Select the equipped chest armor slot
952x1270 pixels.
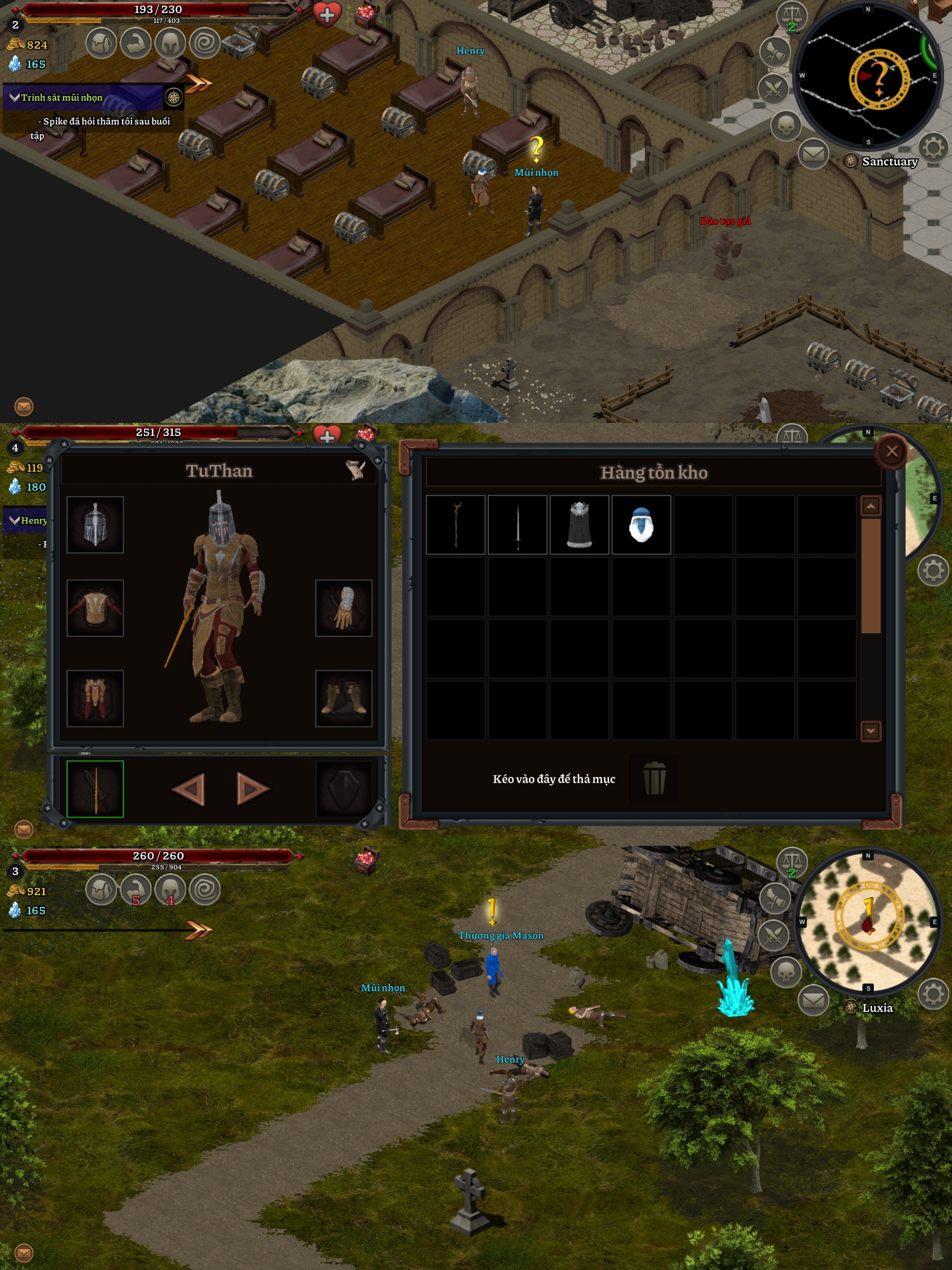(x=95, y=608)
